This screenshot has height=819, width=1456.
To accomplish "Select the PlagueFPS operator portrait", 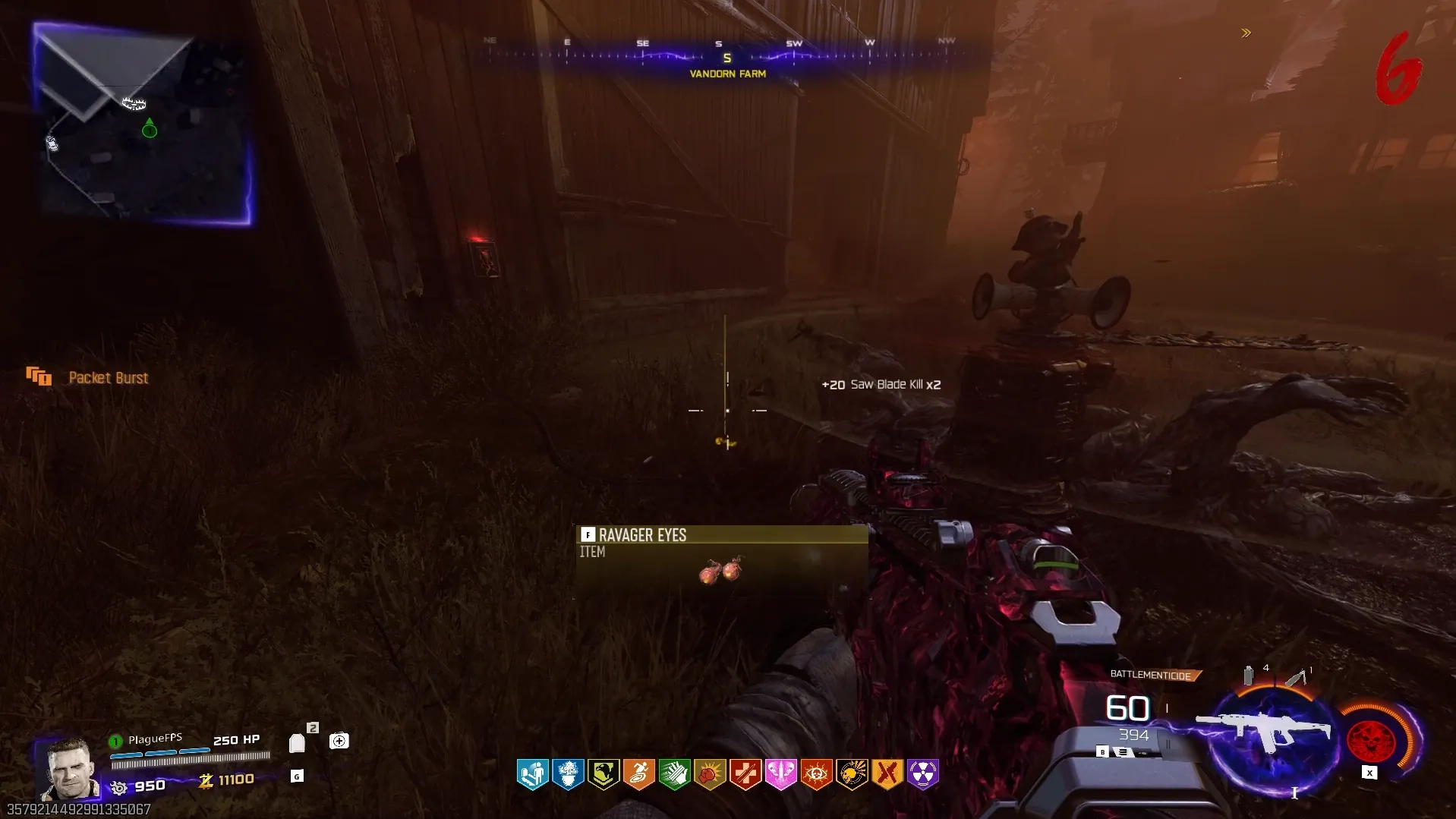I will [69, 768].
